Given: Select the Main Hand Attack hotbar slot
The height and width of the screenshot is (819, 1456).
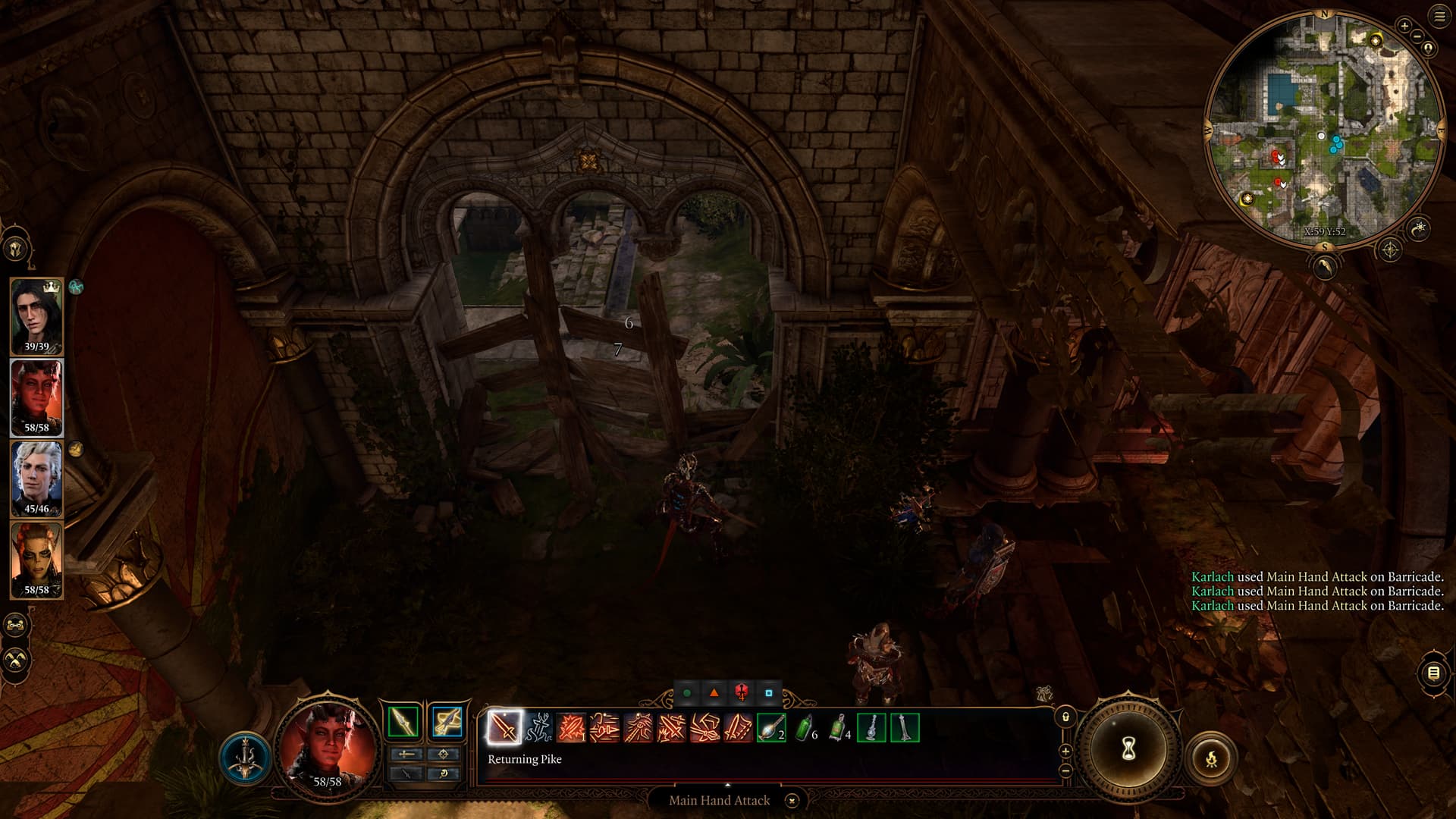Looking at the screenshot, I should pos(504,727).
